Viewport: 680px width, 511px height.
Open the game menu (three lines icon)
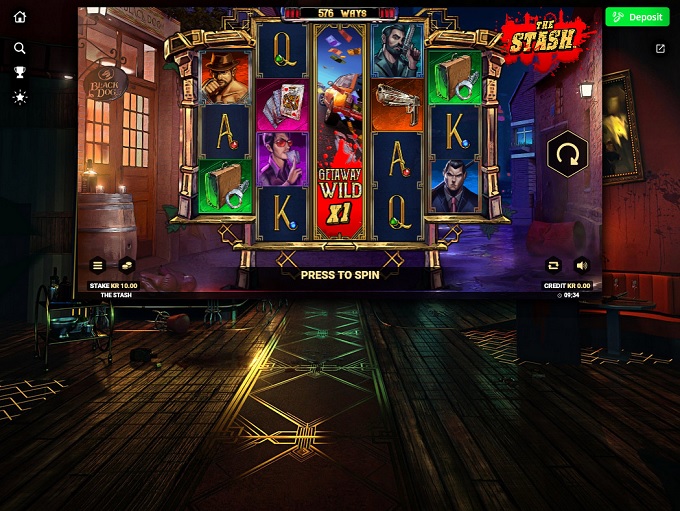click(98, 265)
